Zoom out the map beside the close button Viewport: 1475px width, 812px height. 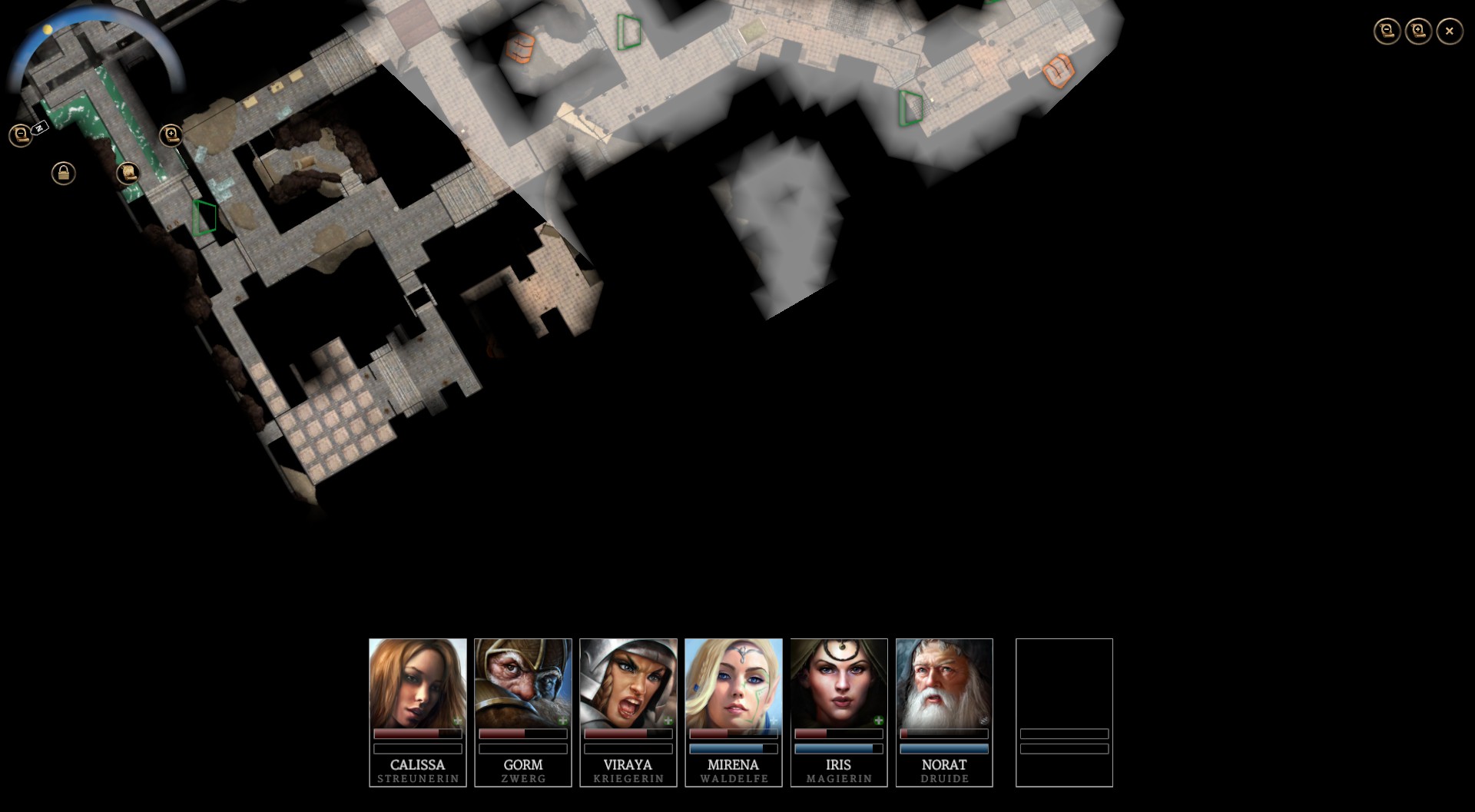(x=1387, y=31)
